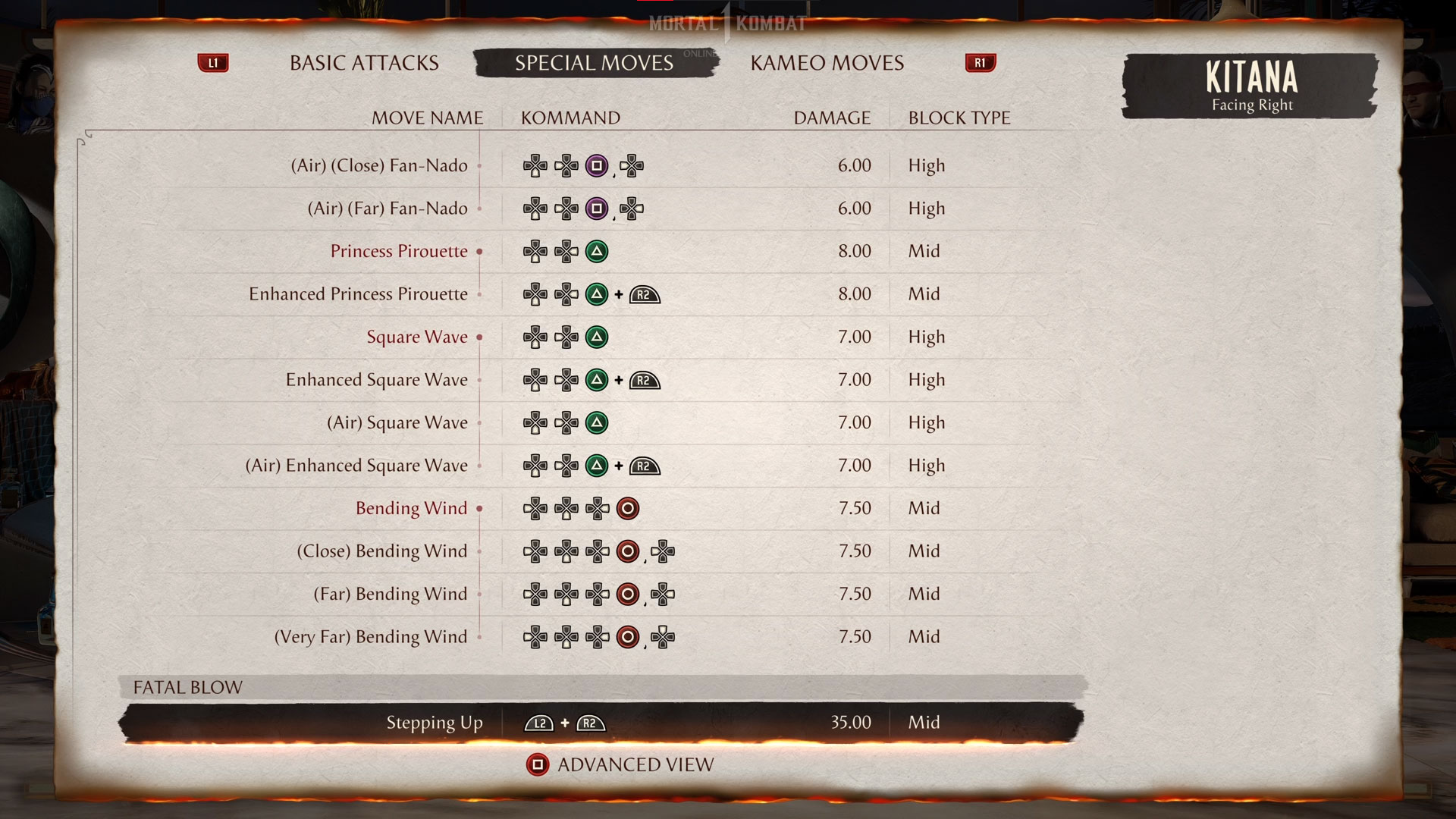Click the Circle button icon for Bending Wind
The height and width of the screenshot is (819, 1456).
627,508
